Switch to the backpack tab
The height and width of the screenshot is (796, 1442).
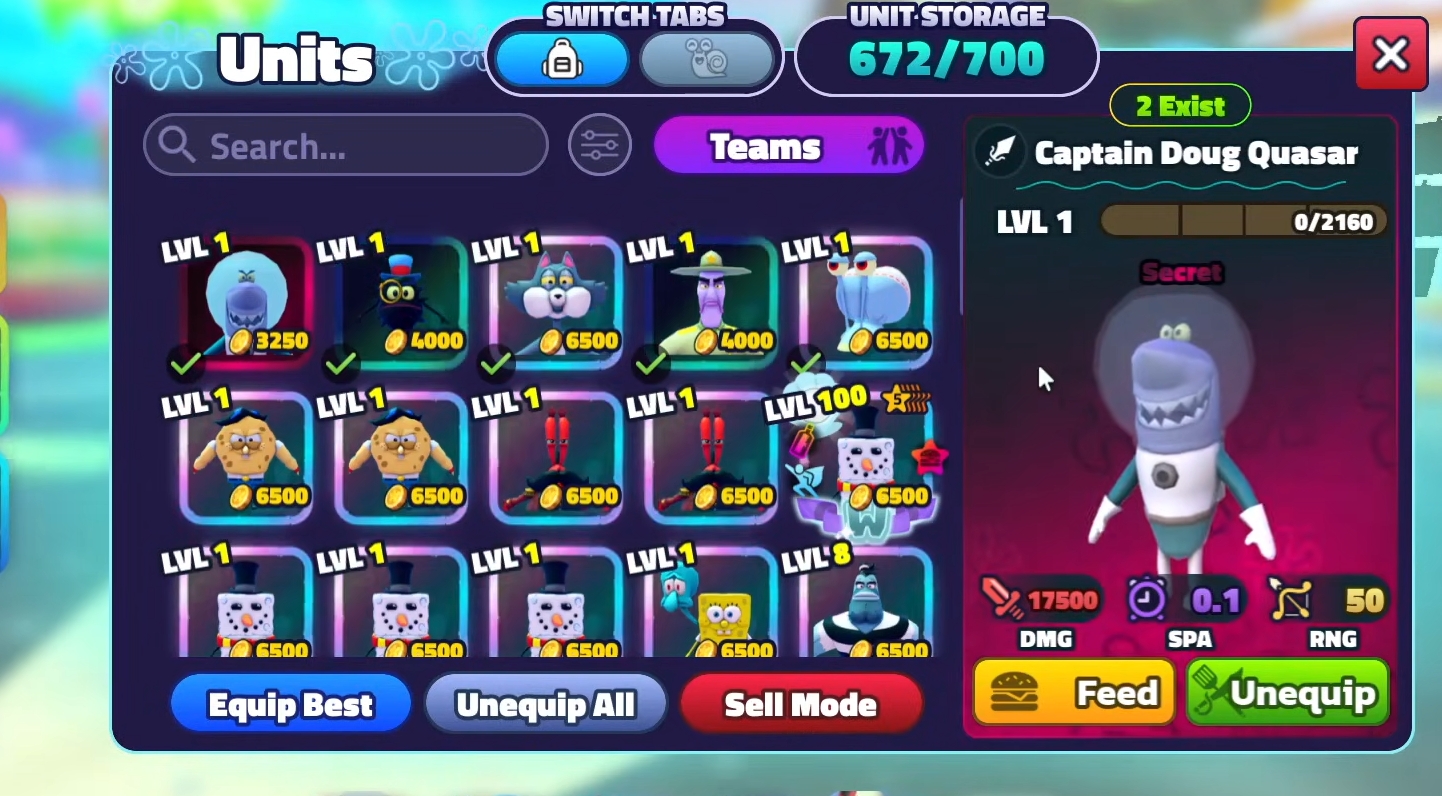click(562, 59)
